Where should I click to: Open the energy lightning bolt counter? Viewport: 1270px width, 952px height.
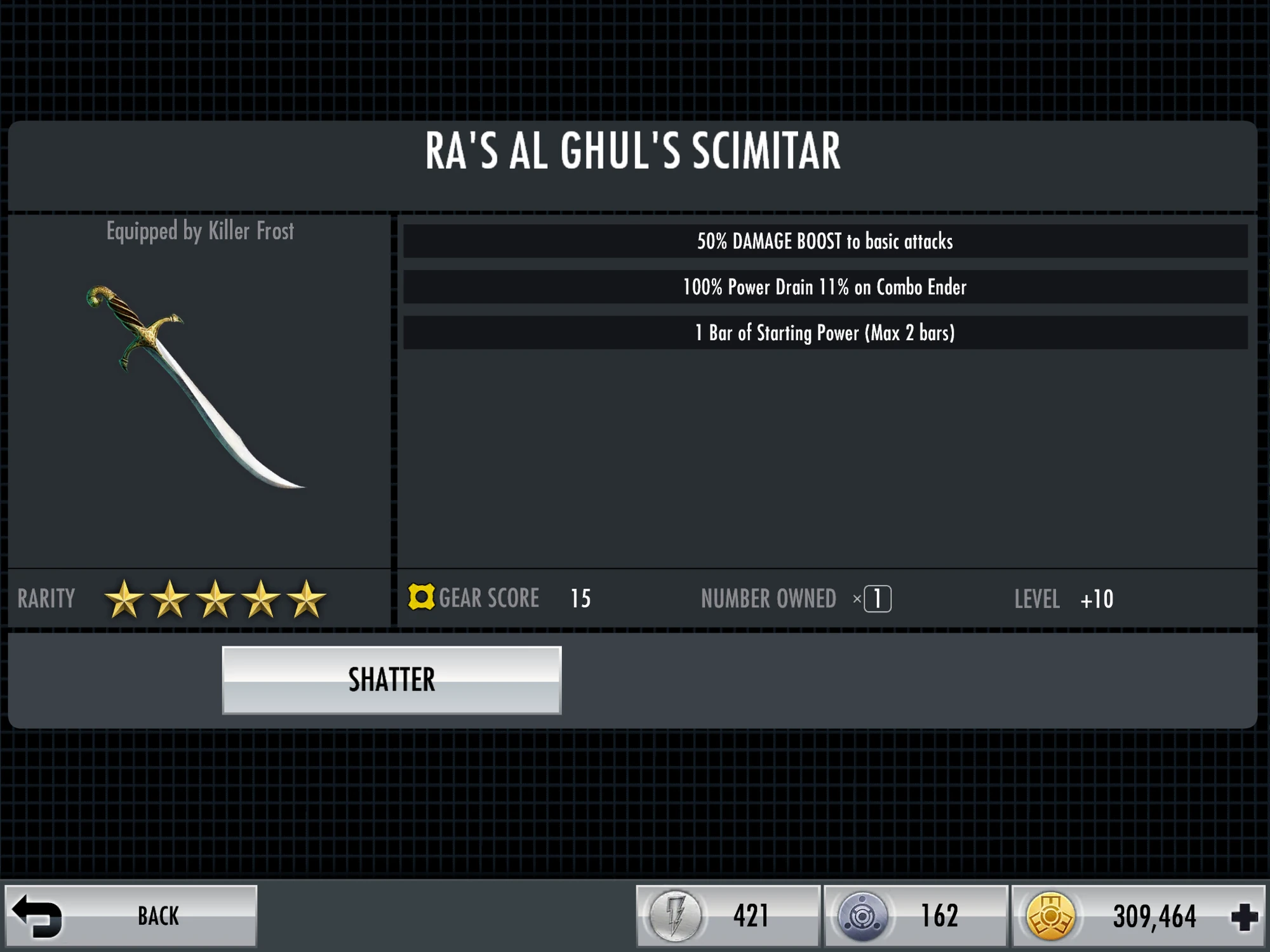pyautogui.click(x=728, y=916)
